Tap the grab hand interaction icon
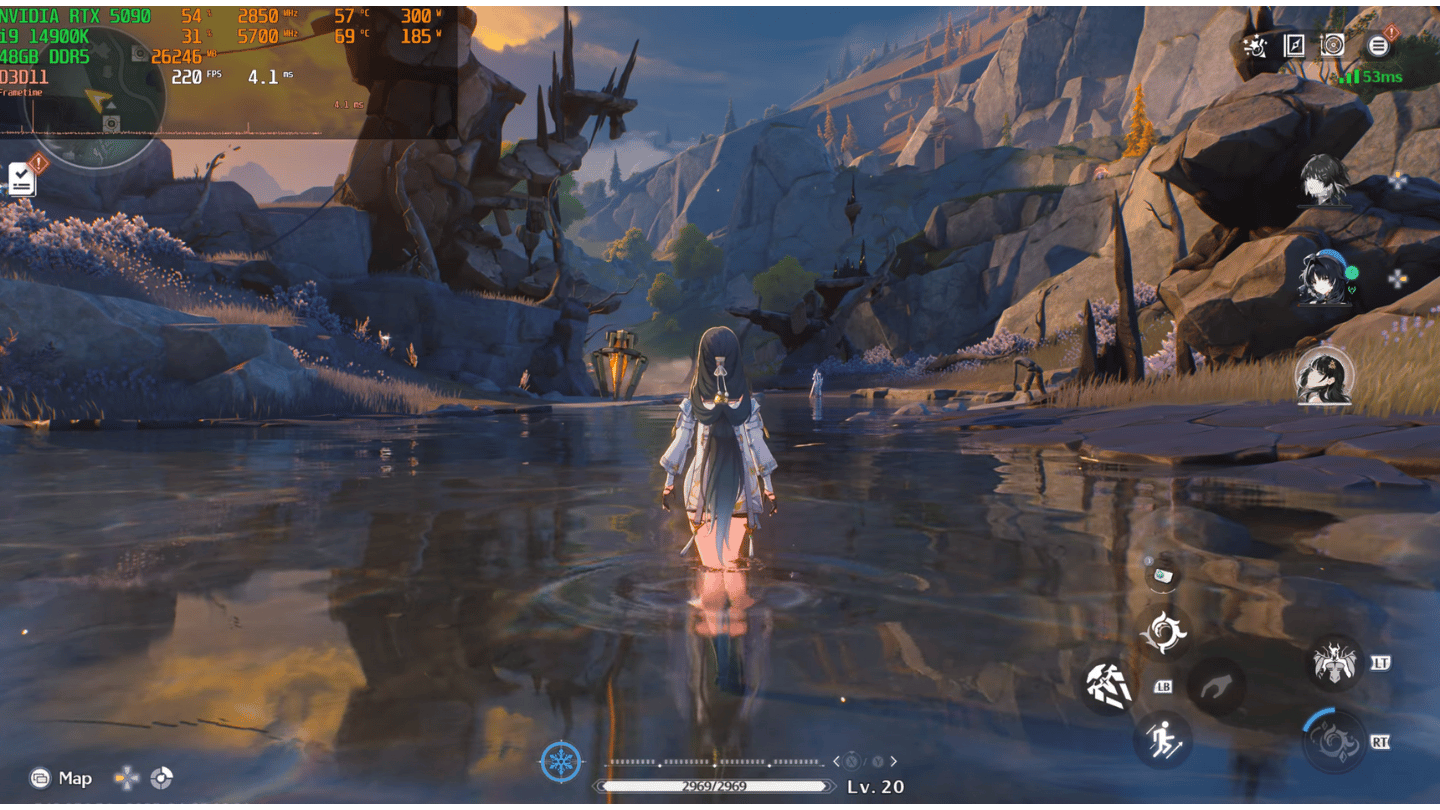The width and height of the screenshot is (1440, 810). [1216, 687]
